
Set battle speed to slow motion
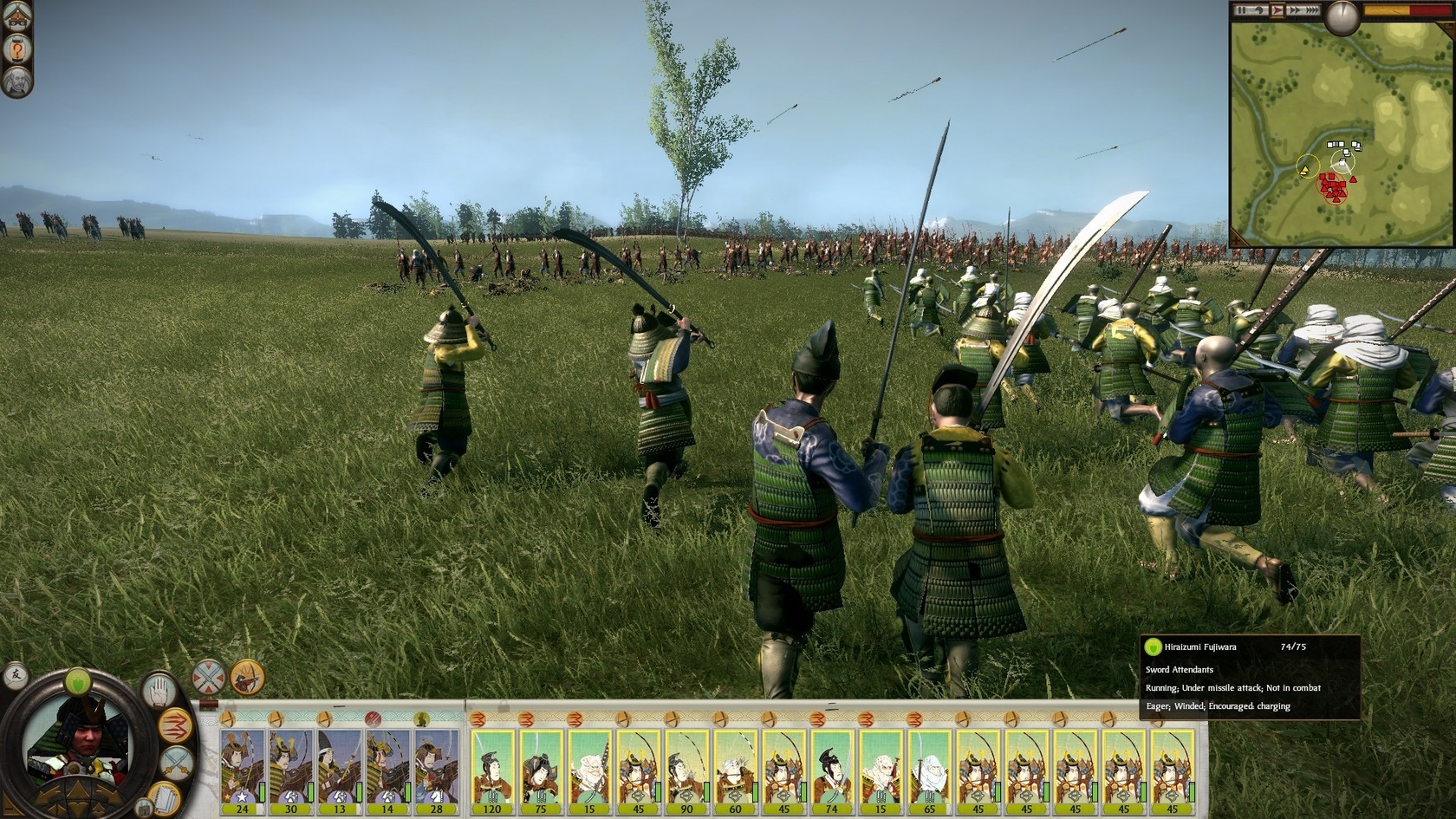tap(1259, 10)
